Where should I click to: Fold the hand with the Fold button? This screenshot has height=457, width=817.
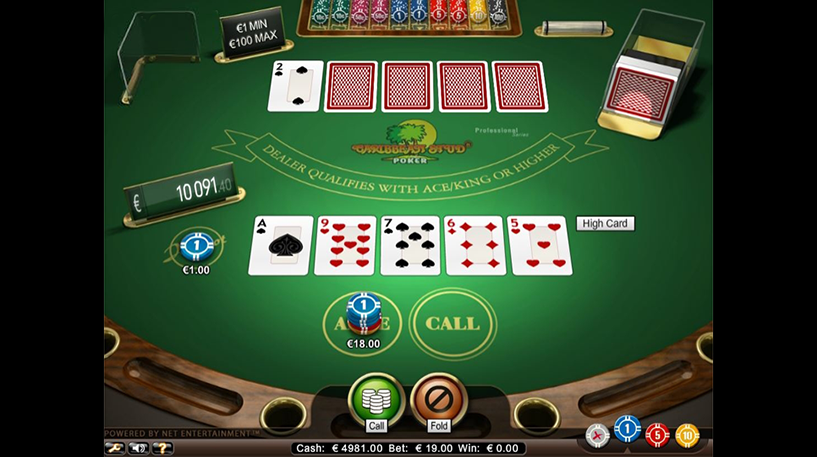tap(439, 400)
